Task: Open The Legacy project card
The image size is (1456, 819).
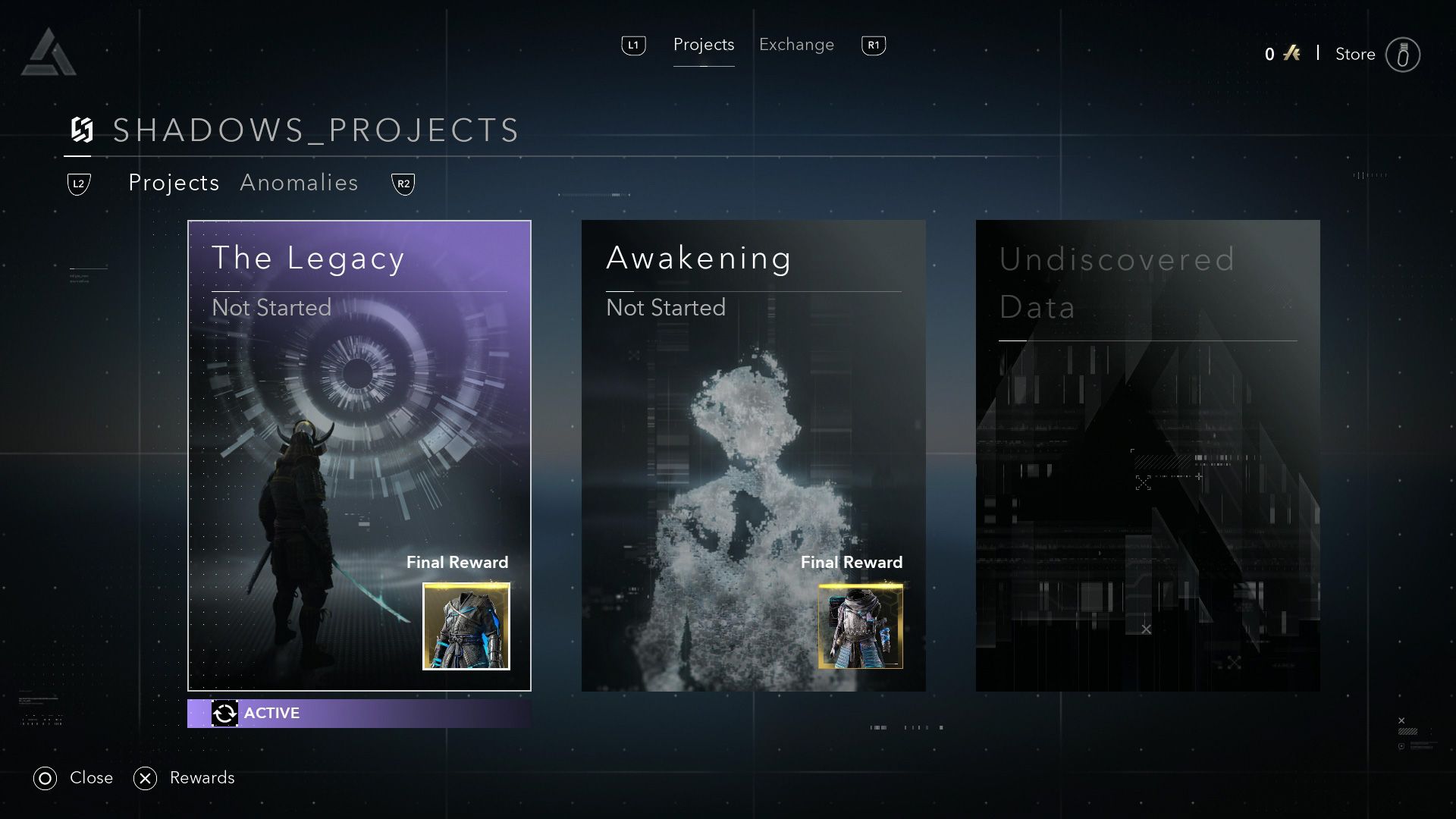Action: click(359, 455)
